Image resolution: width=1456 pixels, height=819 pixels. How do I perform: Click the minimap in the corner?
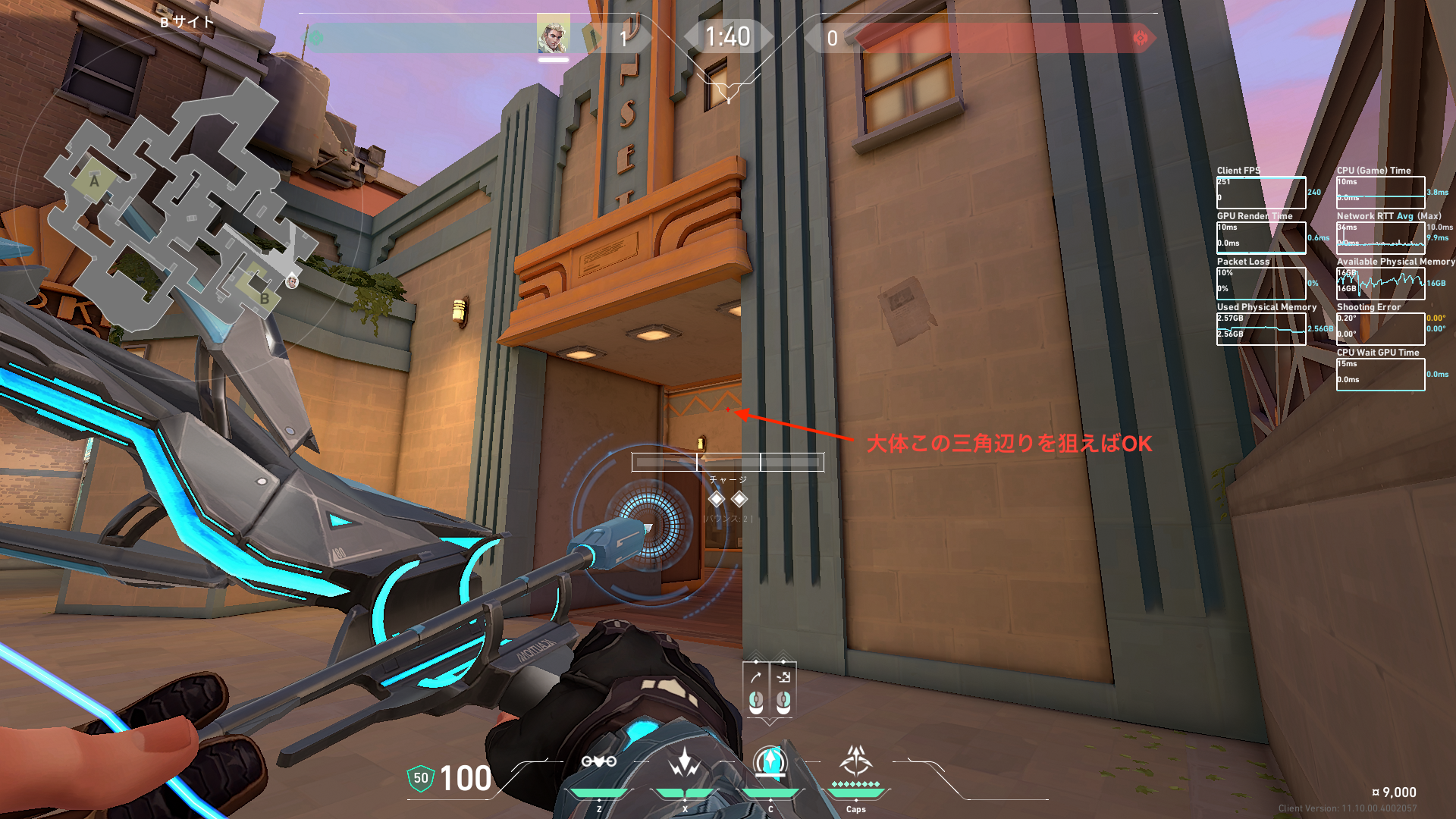pyautogui.click(x=182, y=212)
